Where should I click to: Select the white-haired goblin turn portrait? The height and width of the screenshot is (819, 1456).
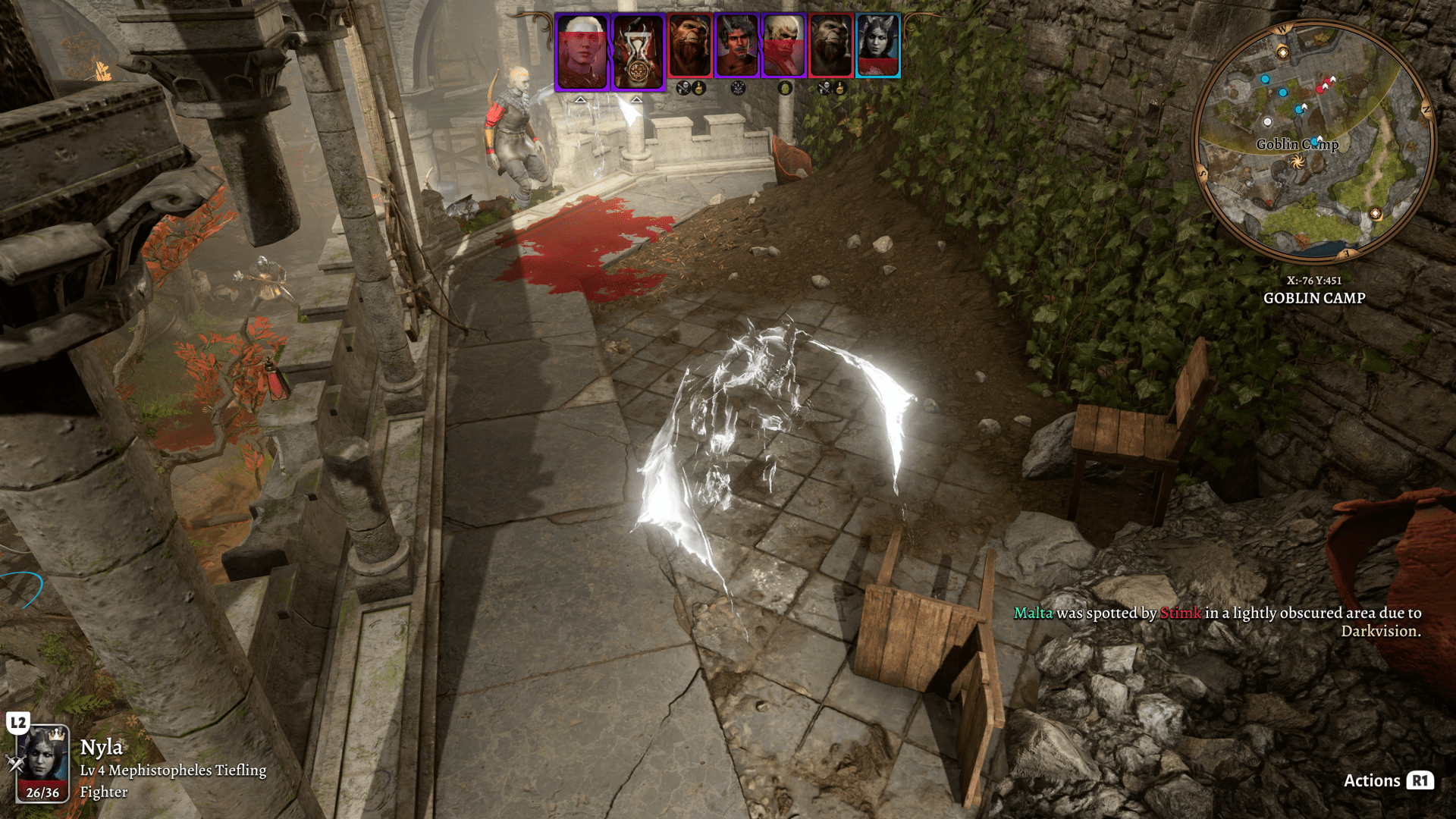tap(783, 45)
